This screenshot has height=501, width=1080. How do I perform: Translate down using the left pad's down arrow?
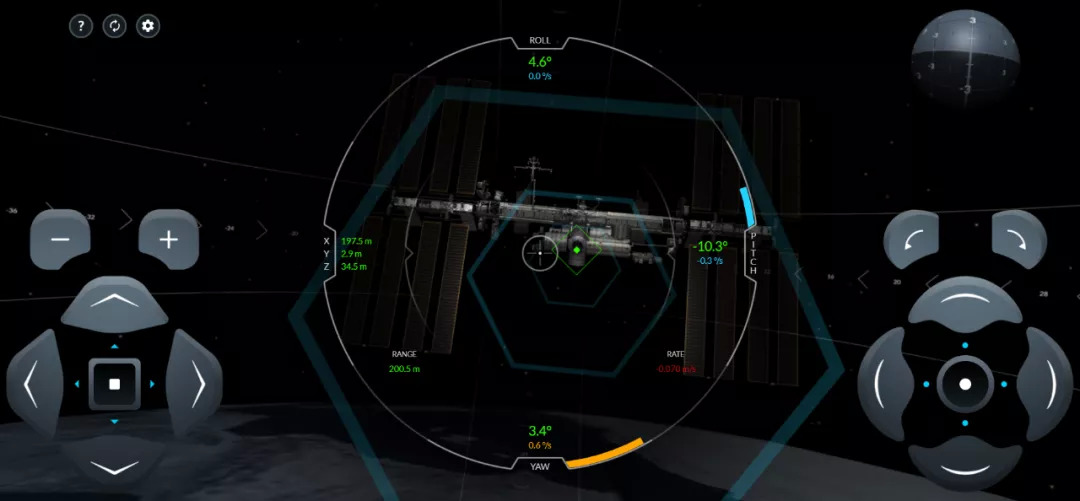[x=114, y=464]
